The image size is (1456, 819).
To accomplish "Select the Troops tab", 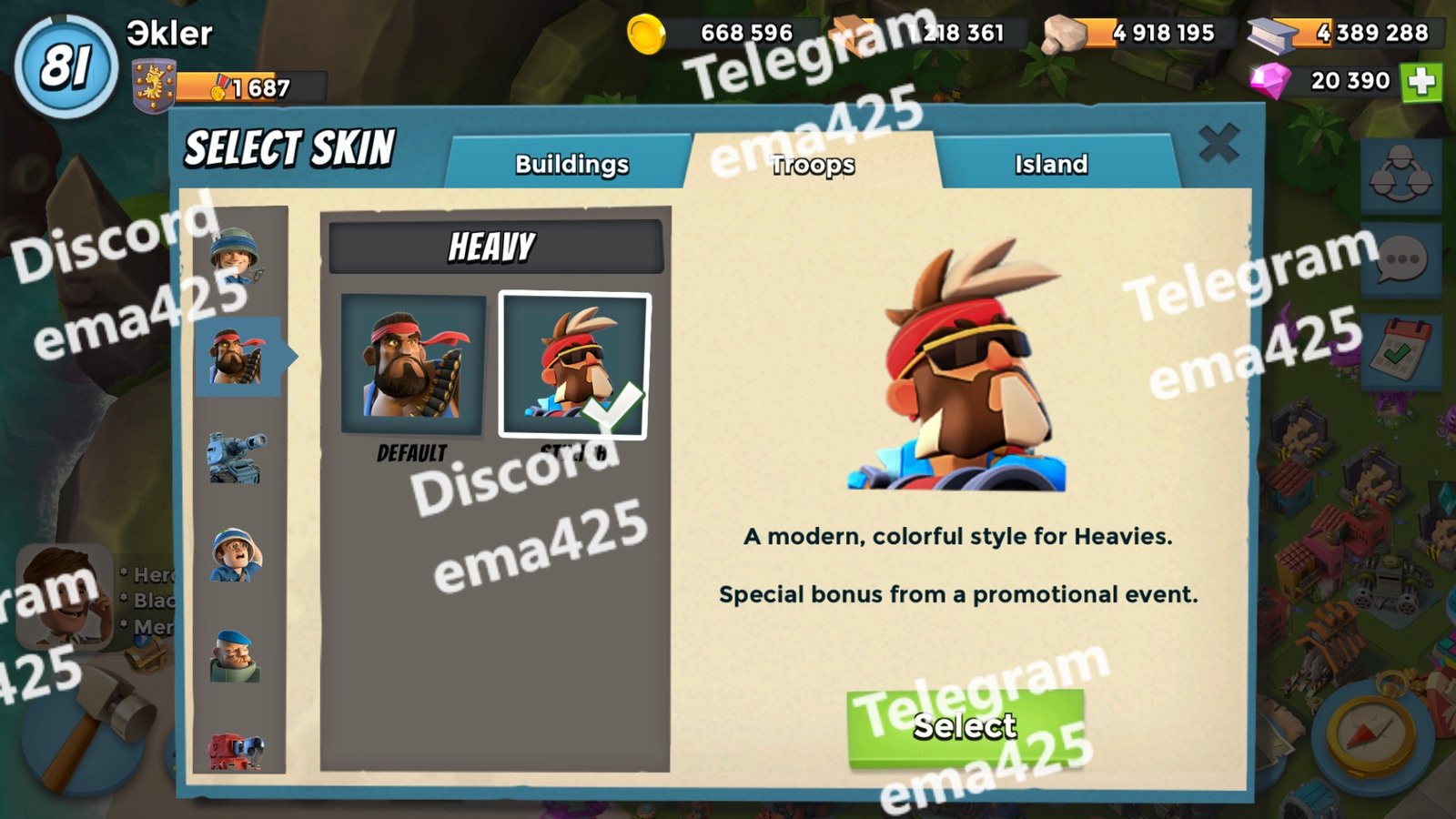I will (x=813, y=164).
